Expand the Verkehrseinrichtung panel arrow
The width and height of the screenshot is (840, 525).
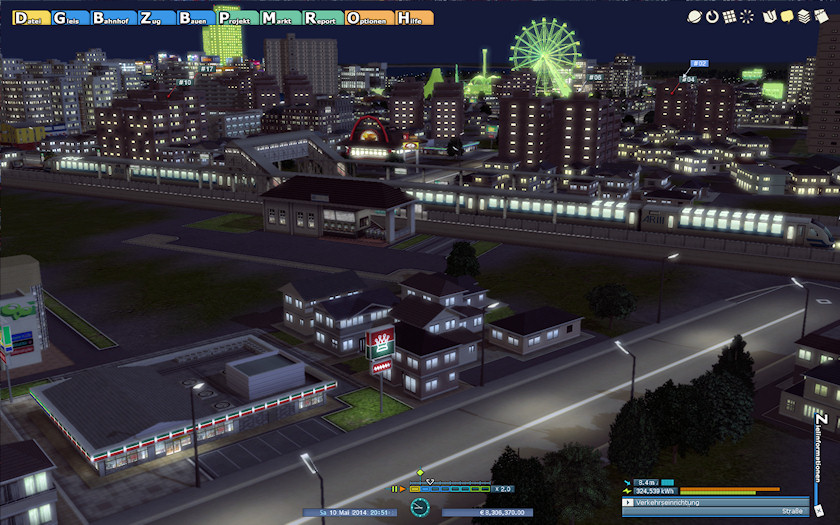pyautogui.click(x=628, y=502)
